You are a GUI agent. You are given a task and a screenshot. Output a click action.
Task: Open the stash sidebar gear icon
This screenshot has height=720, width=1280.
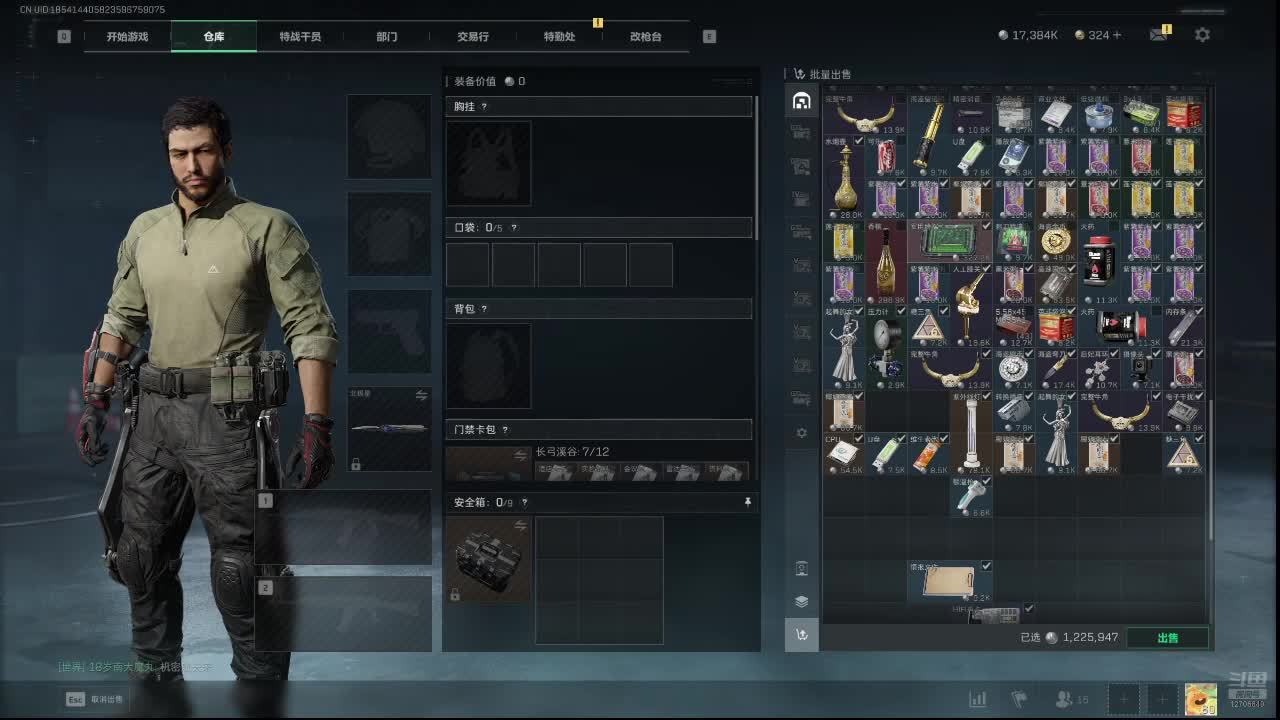[x=801, y=433]
